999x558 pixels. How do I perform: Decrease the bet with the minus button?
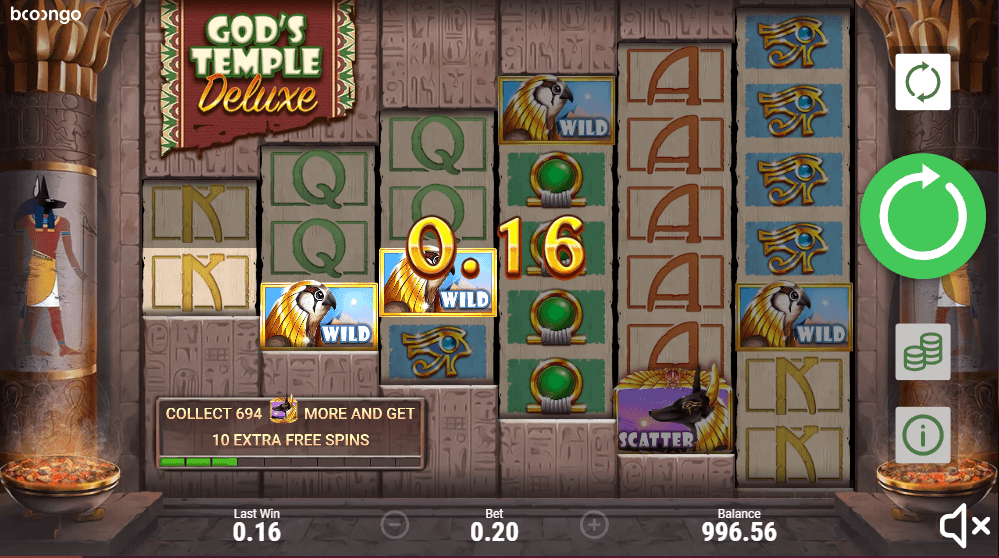point(395,524)
